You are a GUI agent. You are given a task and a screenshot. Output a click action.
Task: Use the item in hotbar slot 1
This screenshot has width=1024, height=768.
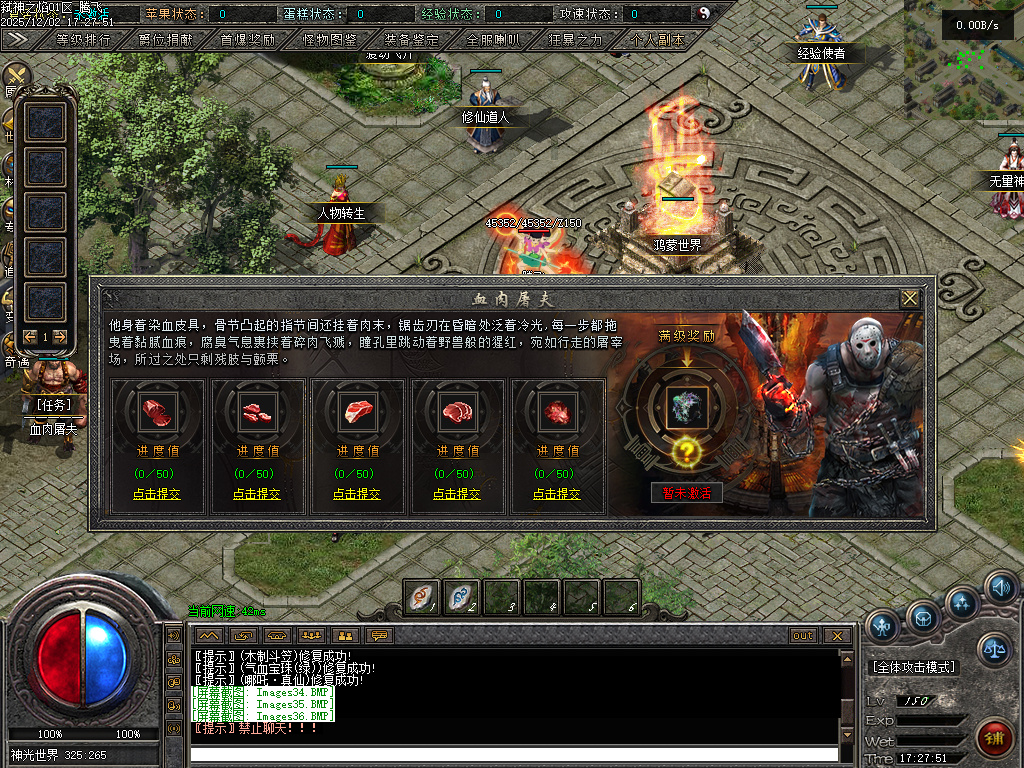pyautogui.click(x=421, y=597)
